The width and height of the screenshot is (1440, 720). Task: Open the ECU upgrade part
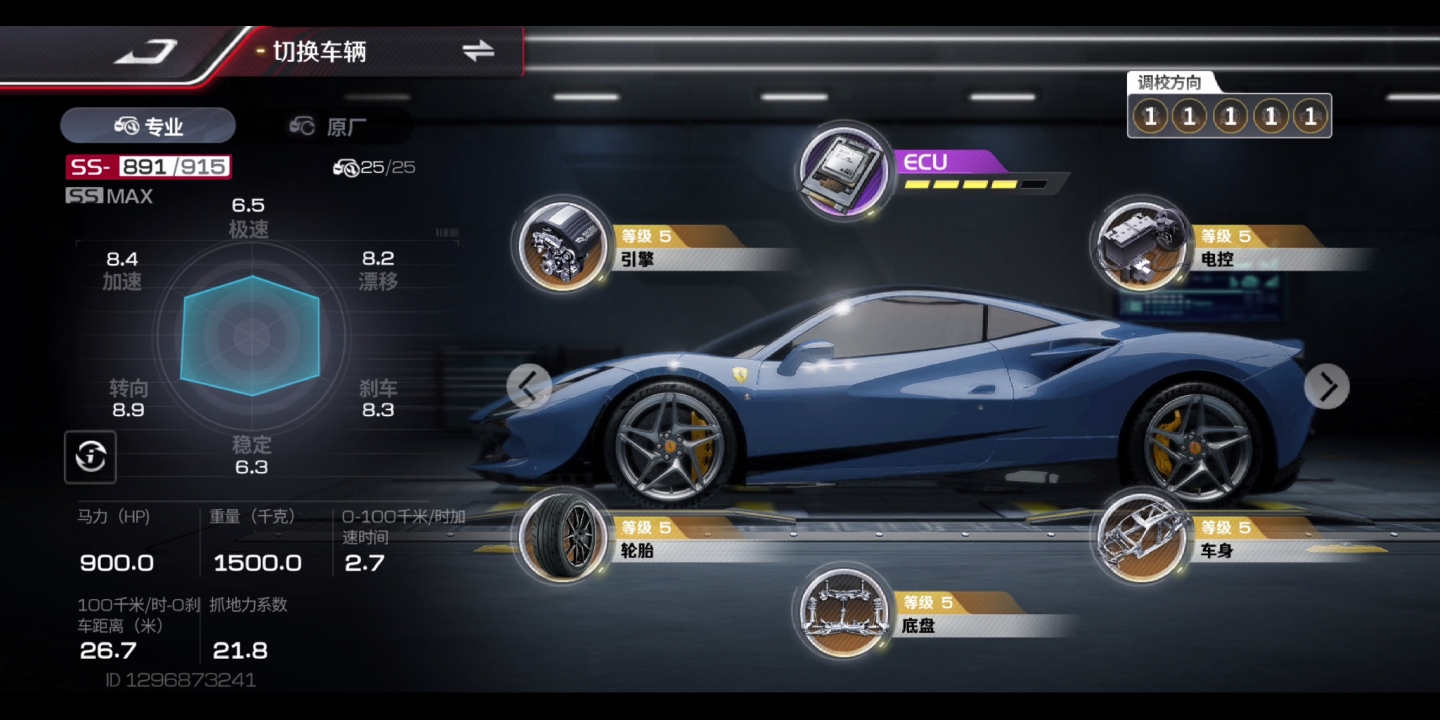(846, 173)
